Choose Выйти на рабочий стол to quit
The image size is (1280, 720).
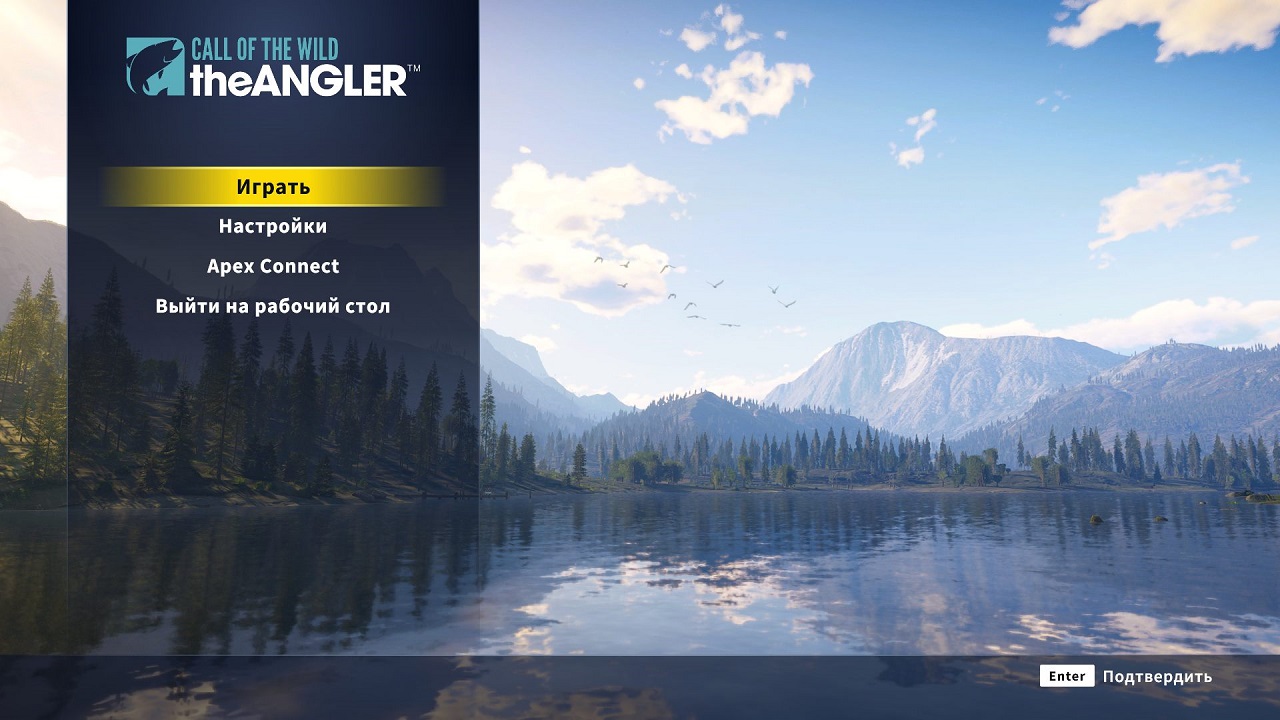point(272,306)
